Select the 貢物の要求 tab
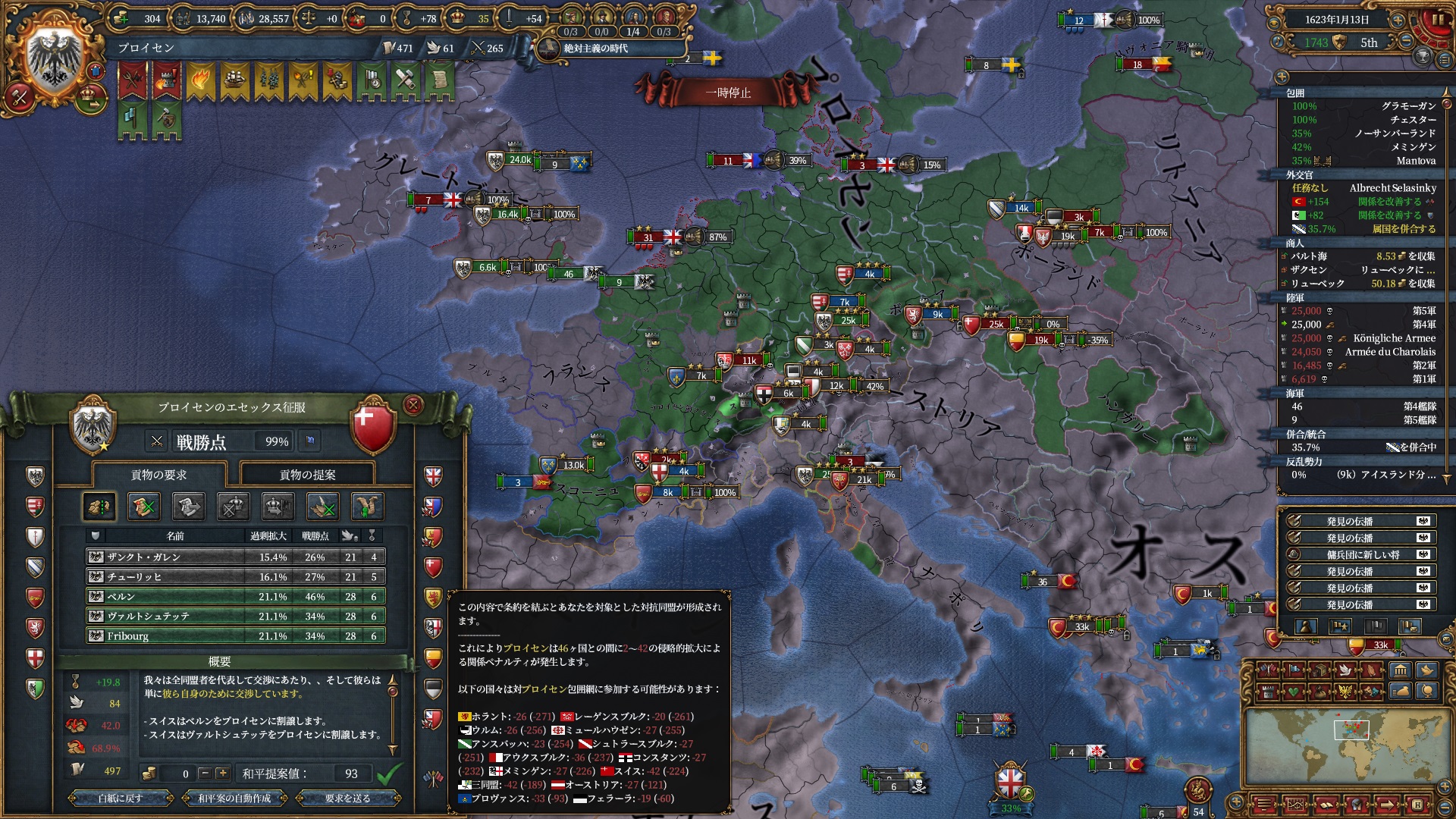 [158, 475]
